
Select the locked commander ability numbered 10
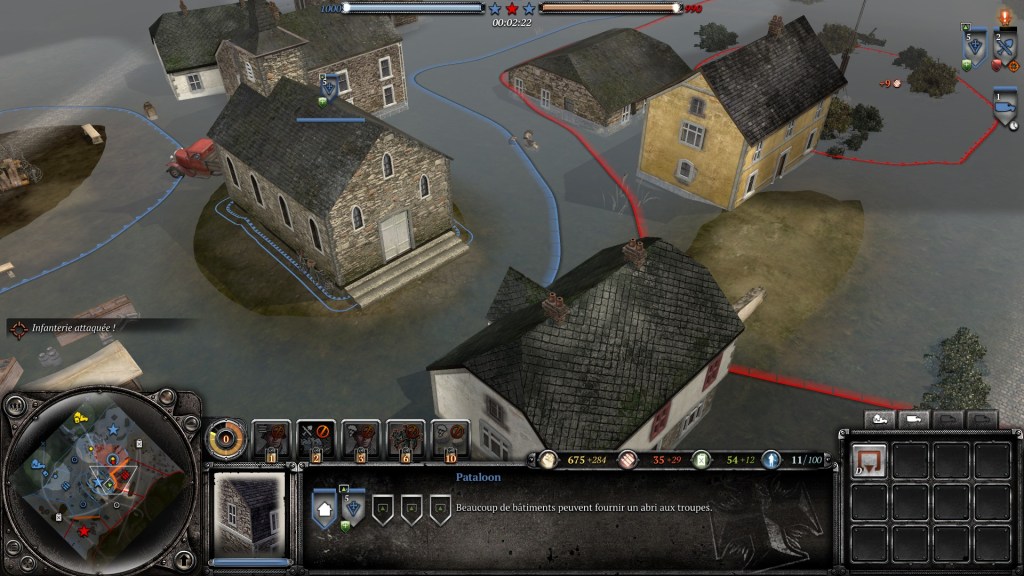coord(451,439)
